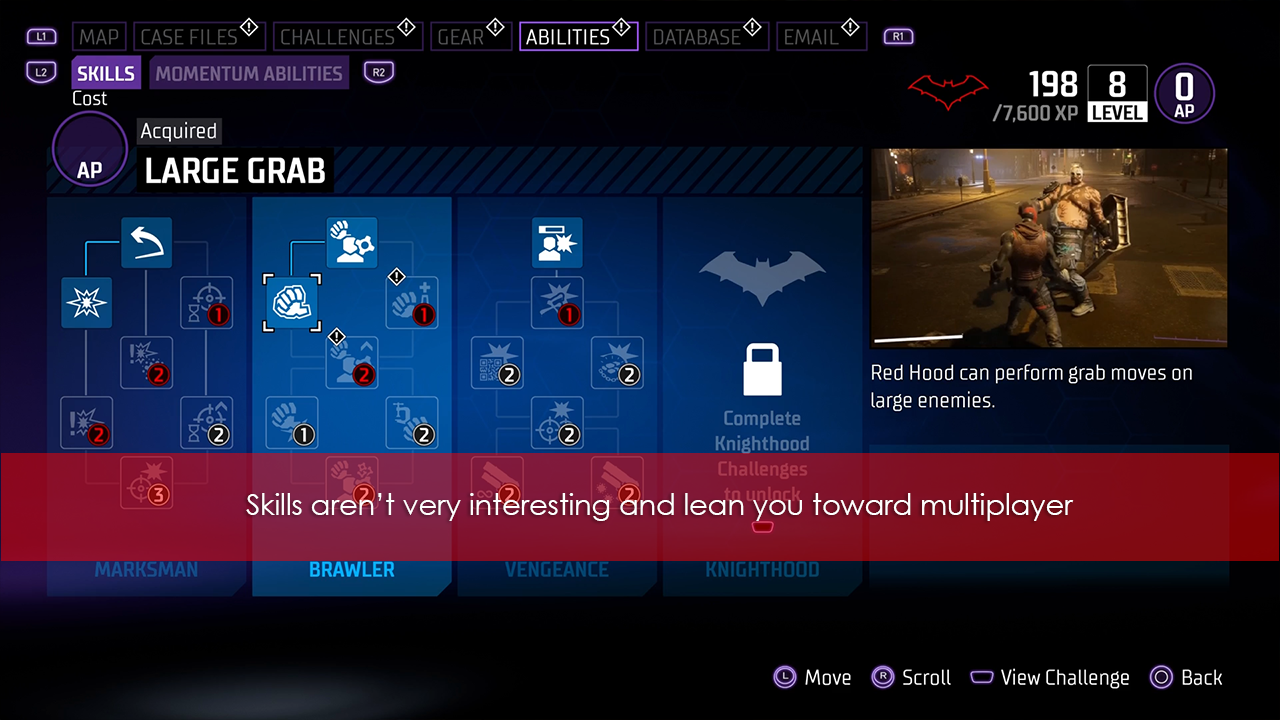1280x720 pixels.
Task: Select the Abilities tab
Action: pyautogui.click(x=568, y=37)
